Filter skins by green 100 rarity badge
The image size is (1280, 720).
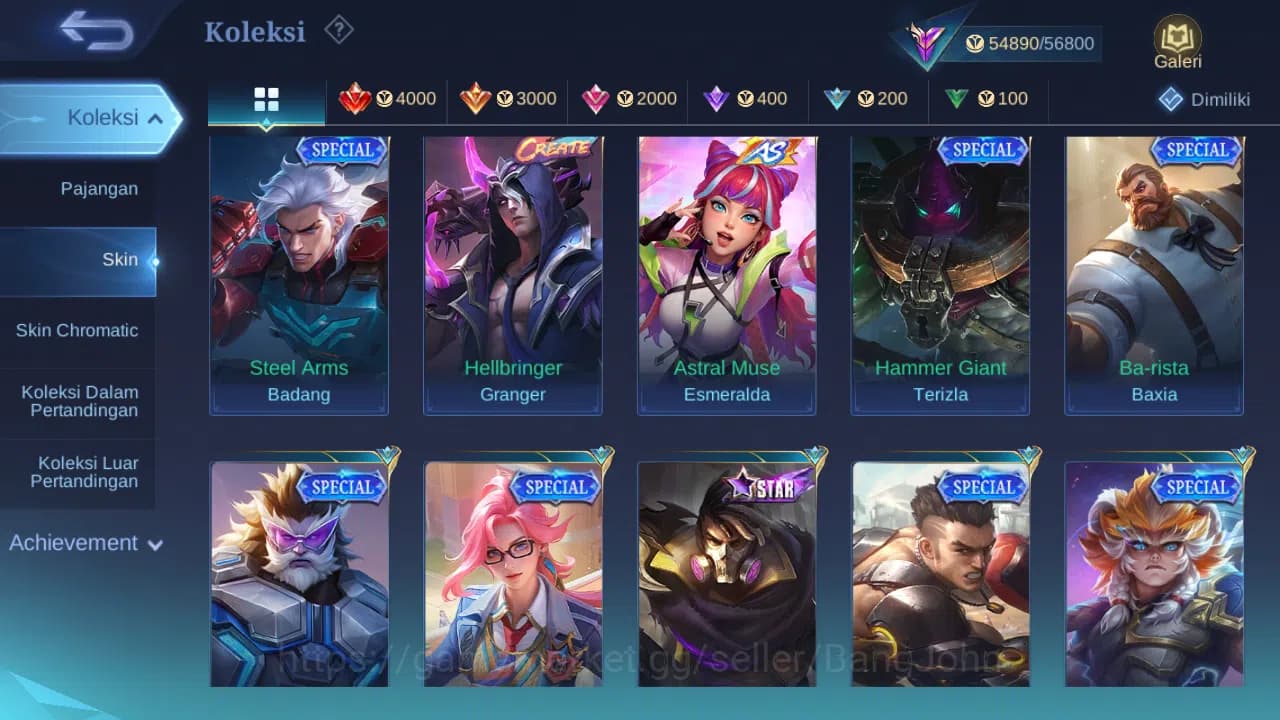988,99
